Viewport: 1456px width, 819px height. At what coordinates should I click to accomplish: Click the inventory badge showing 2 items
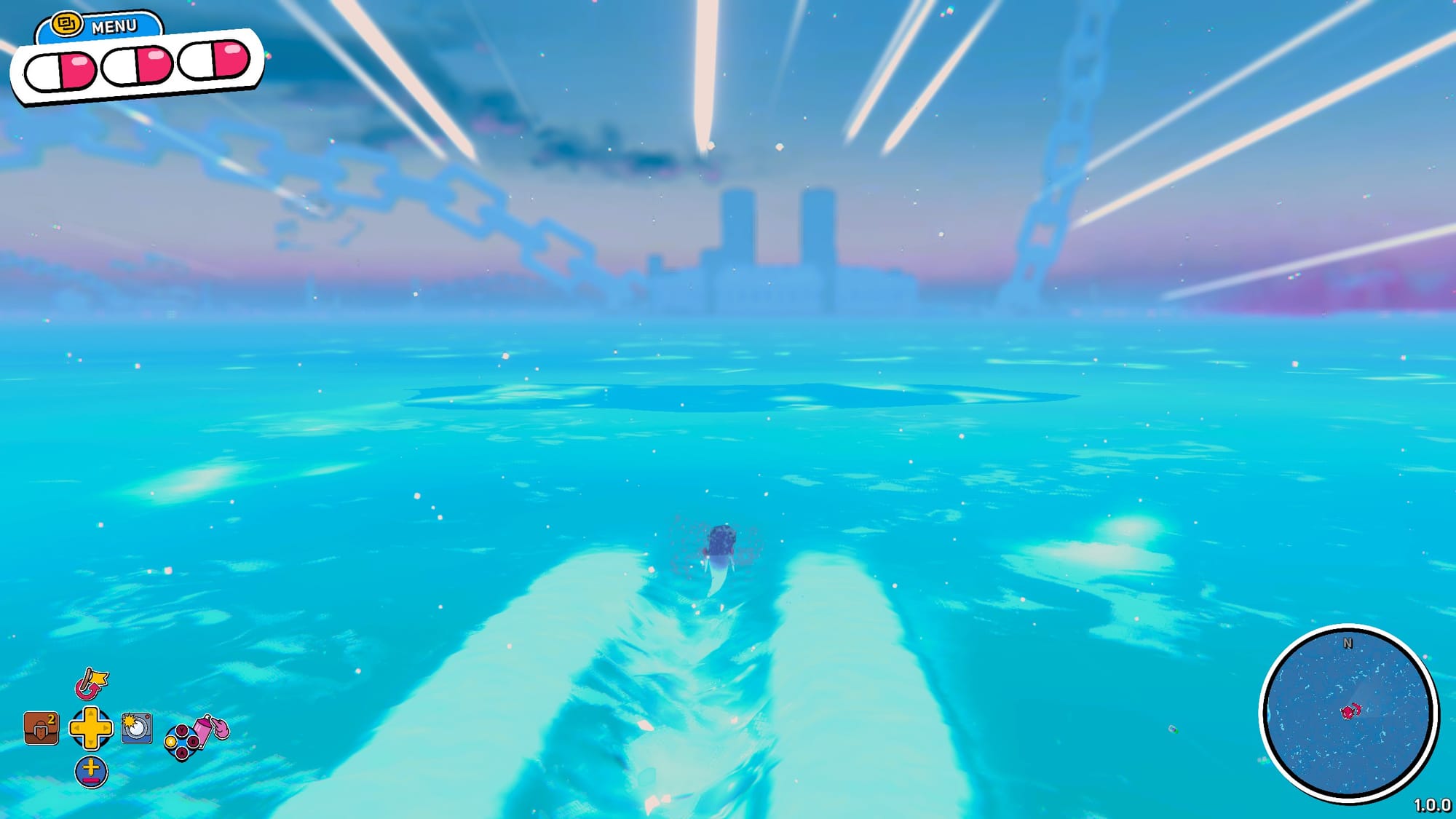[50, 719]
